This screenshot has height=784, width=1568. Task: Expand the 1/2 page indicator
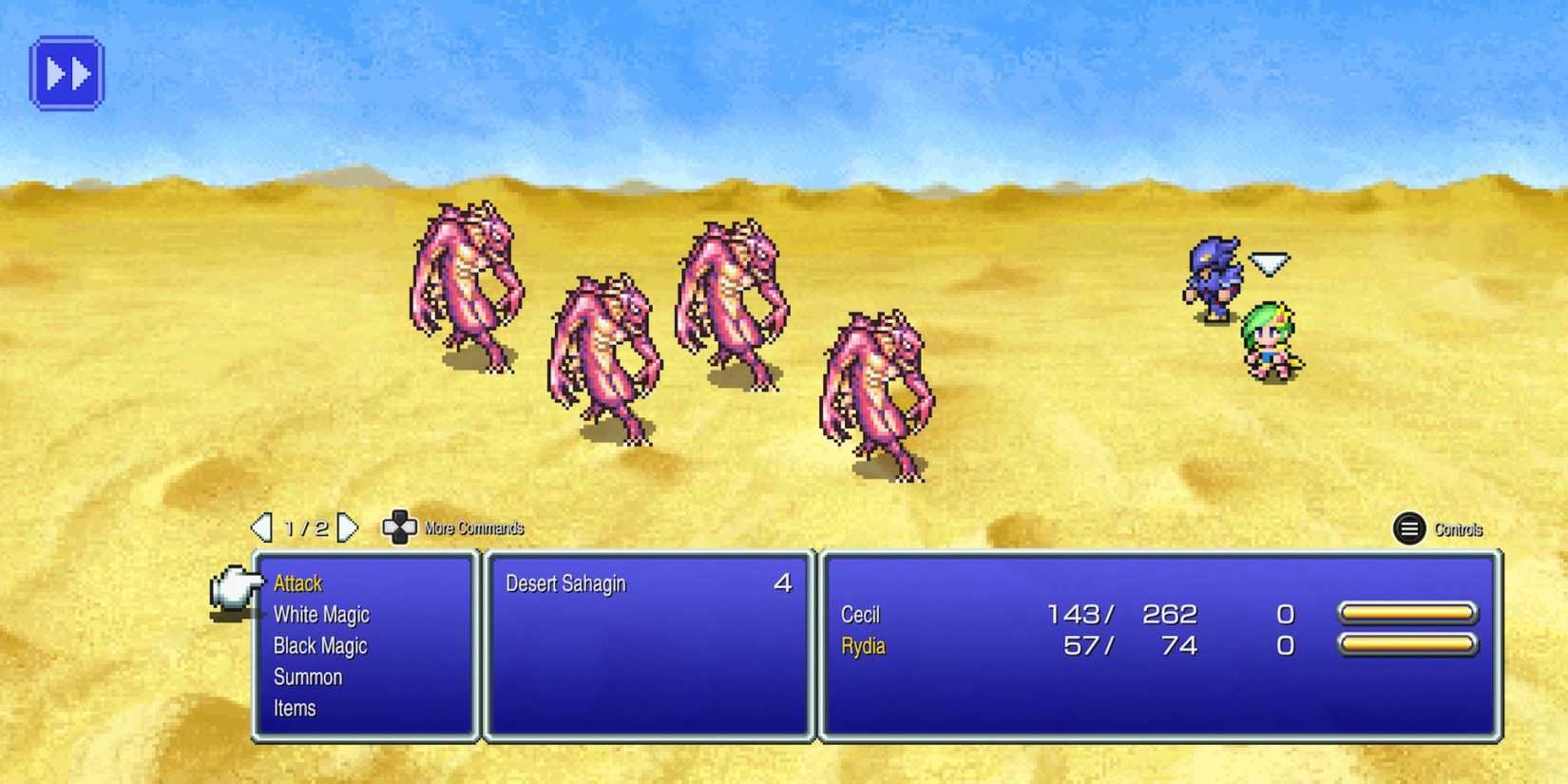[x=306, y=527]
